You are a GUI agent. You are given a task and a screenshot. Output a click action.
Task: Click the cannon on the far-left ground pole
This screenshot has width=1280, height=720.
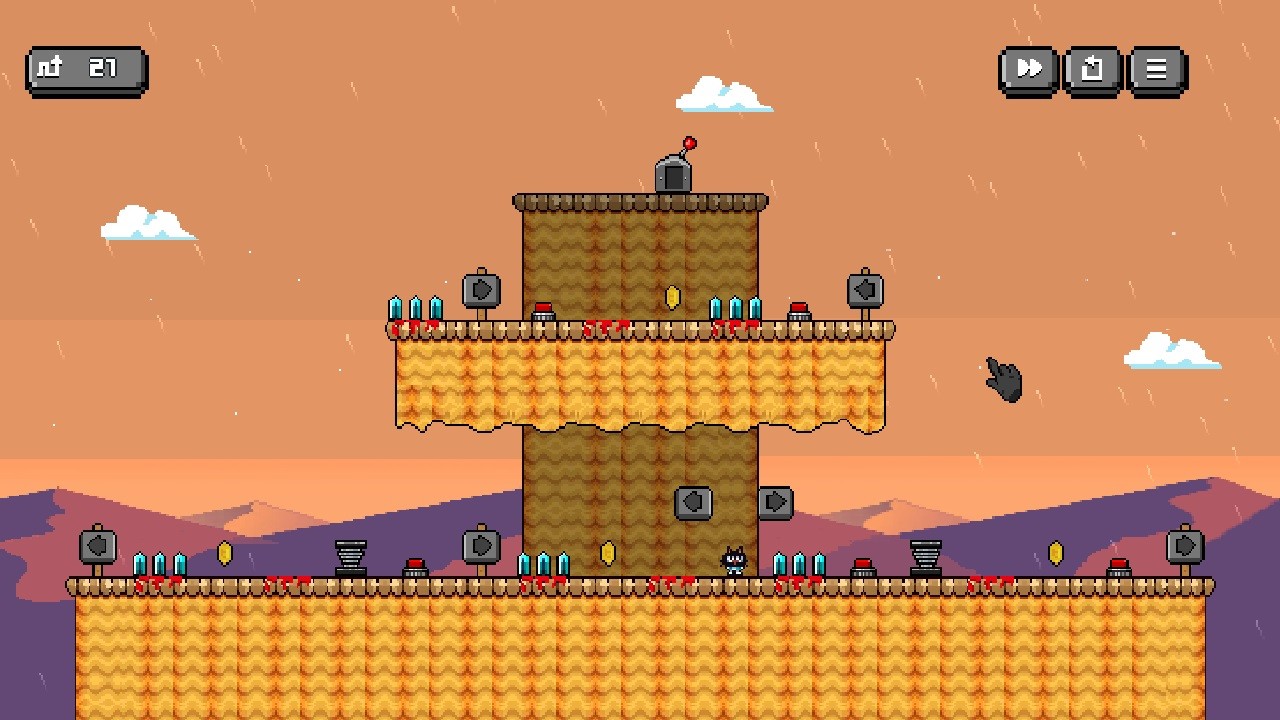97,547
